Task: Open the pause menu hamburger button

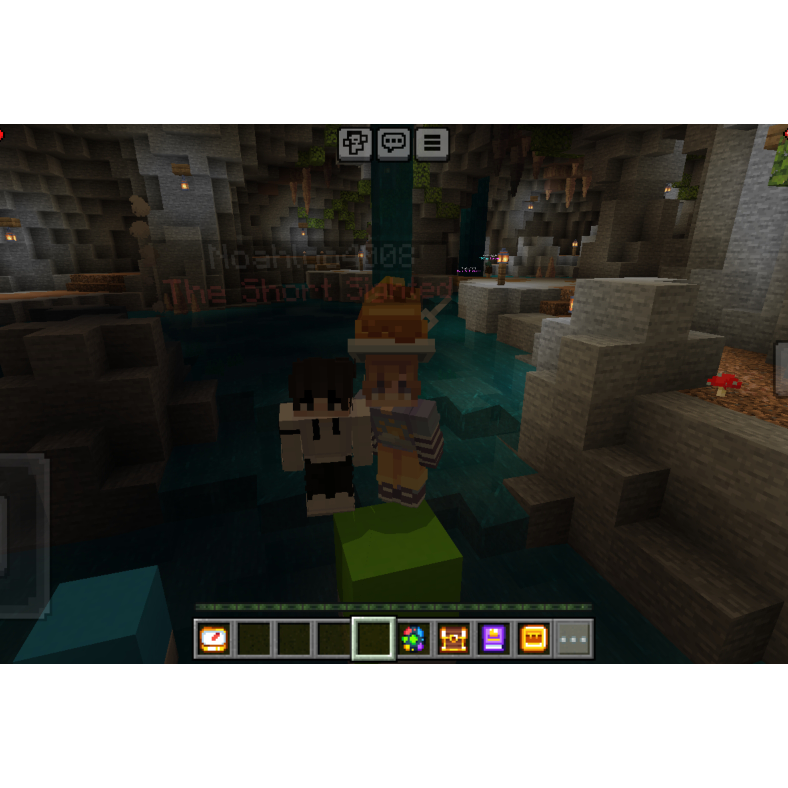Action: [x=431, y=144]
